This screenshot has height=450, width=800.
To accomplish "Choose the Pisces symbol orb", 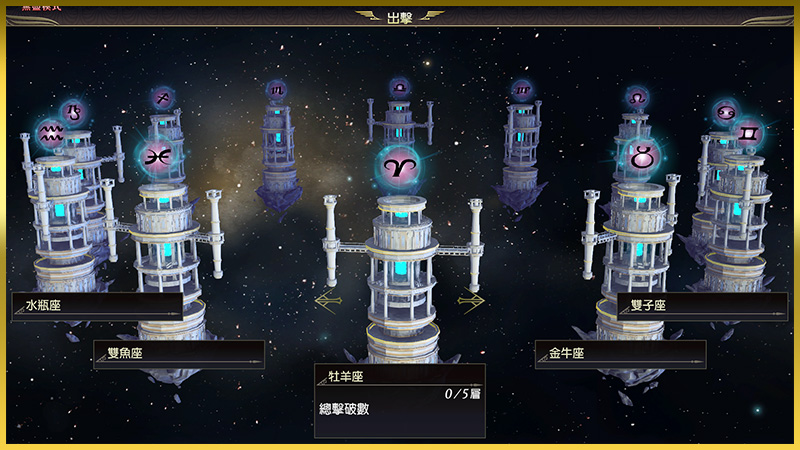I will [x=156, y=157].
